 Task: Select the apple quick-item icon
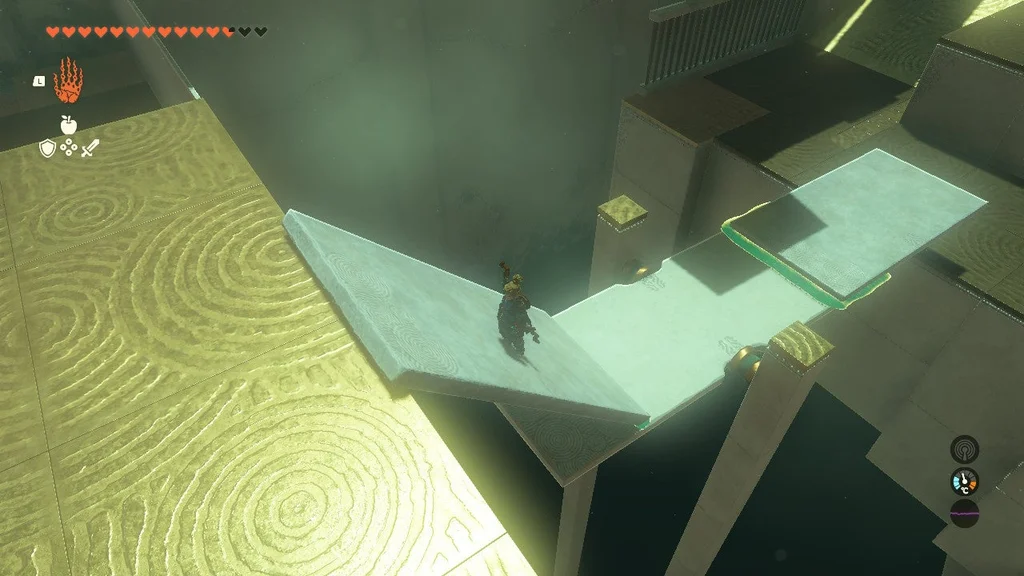coord(68,125)
